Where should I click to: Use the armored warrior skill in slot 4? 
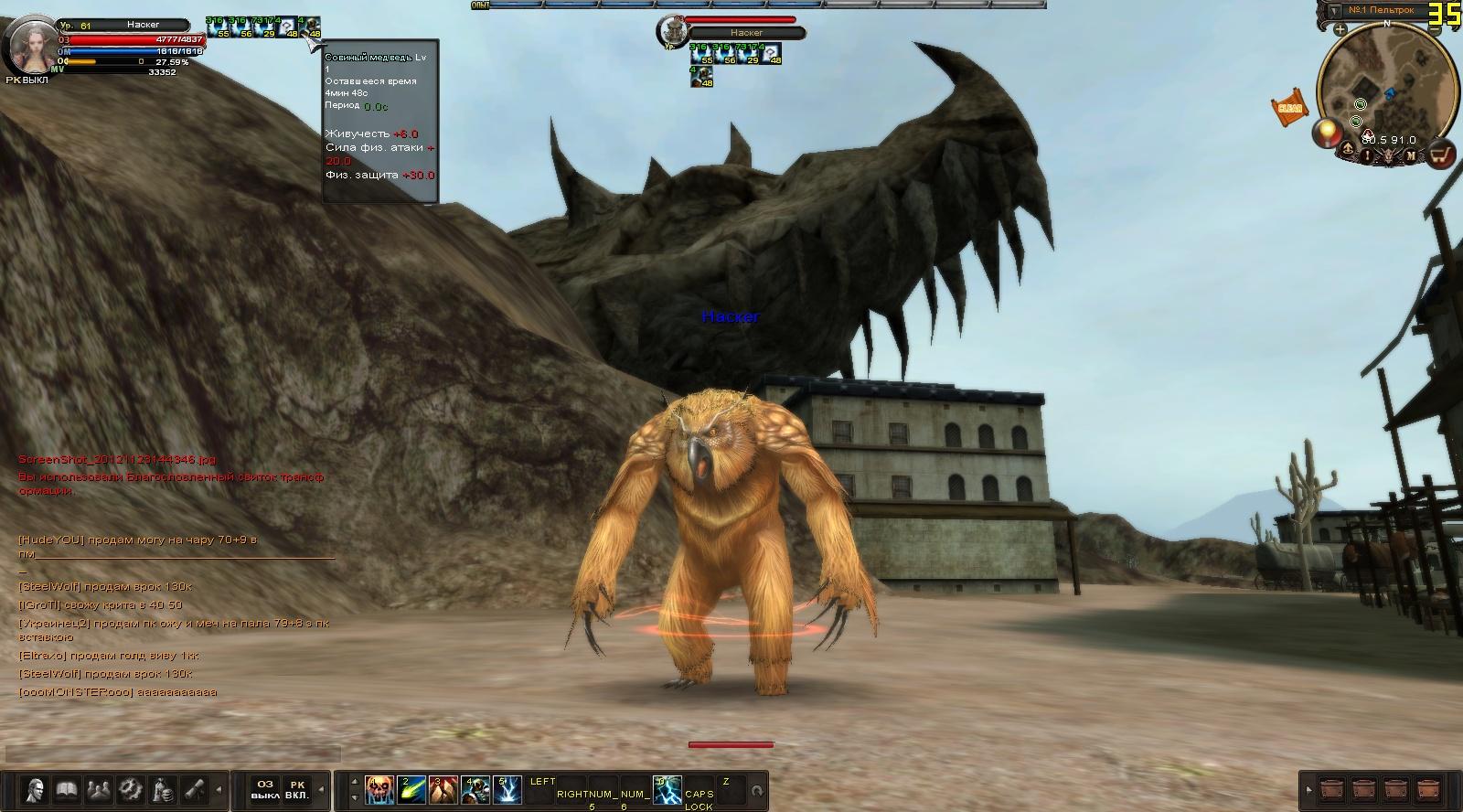475,790
